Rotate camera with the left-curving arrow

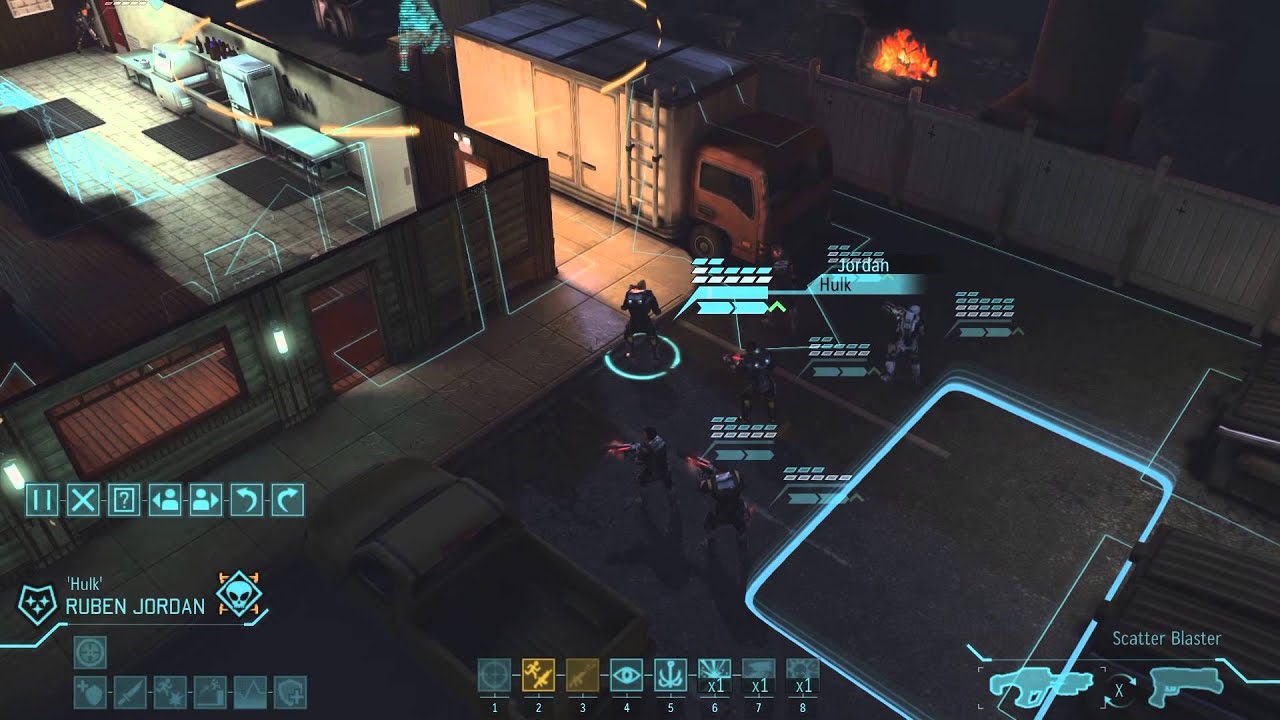click(x=246, y=499)
